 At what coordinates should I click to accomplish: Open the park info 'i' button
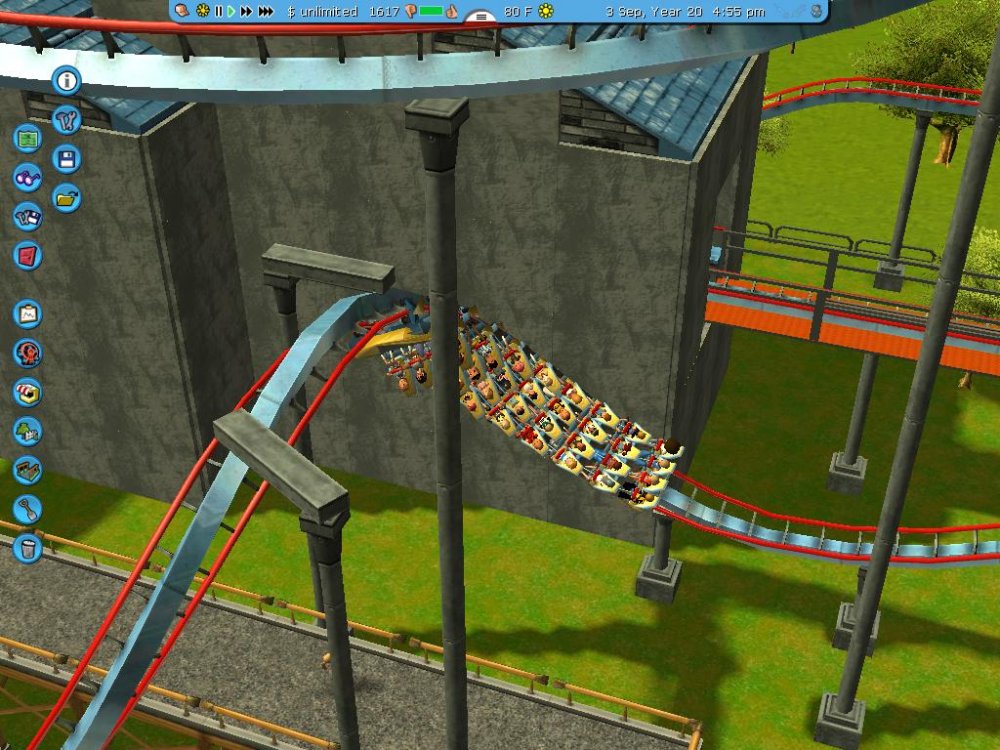[67, 81]
